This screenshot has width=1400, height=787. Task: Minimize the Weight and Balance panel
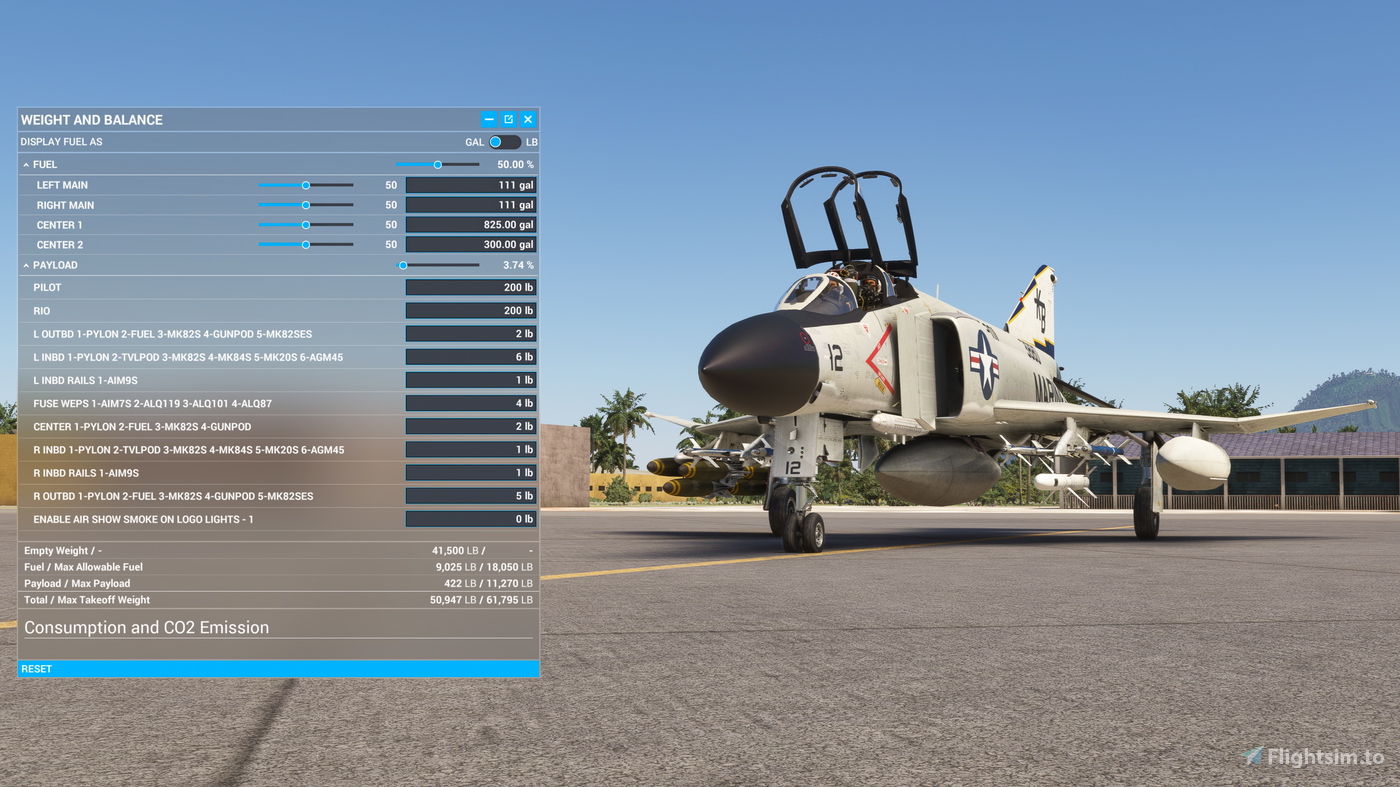coord(488,118)
